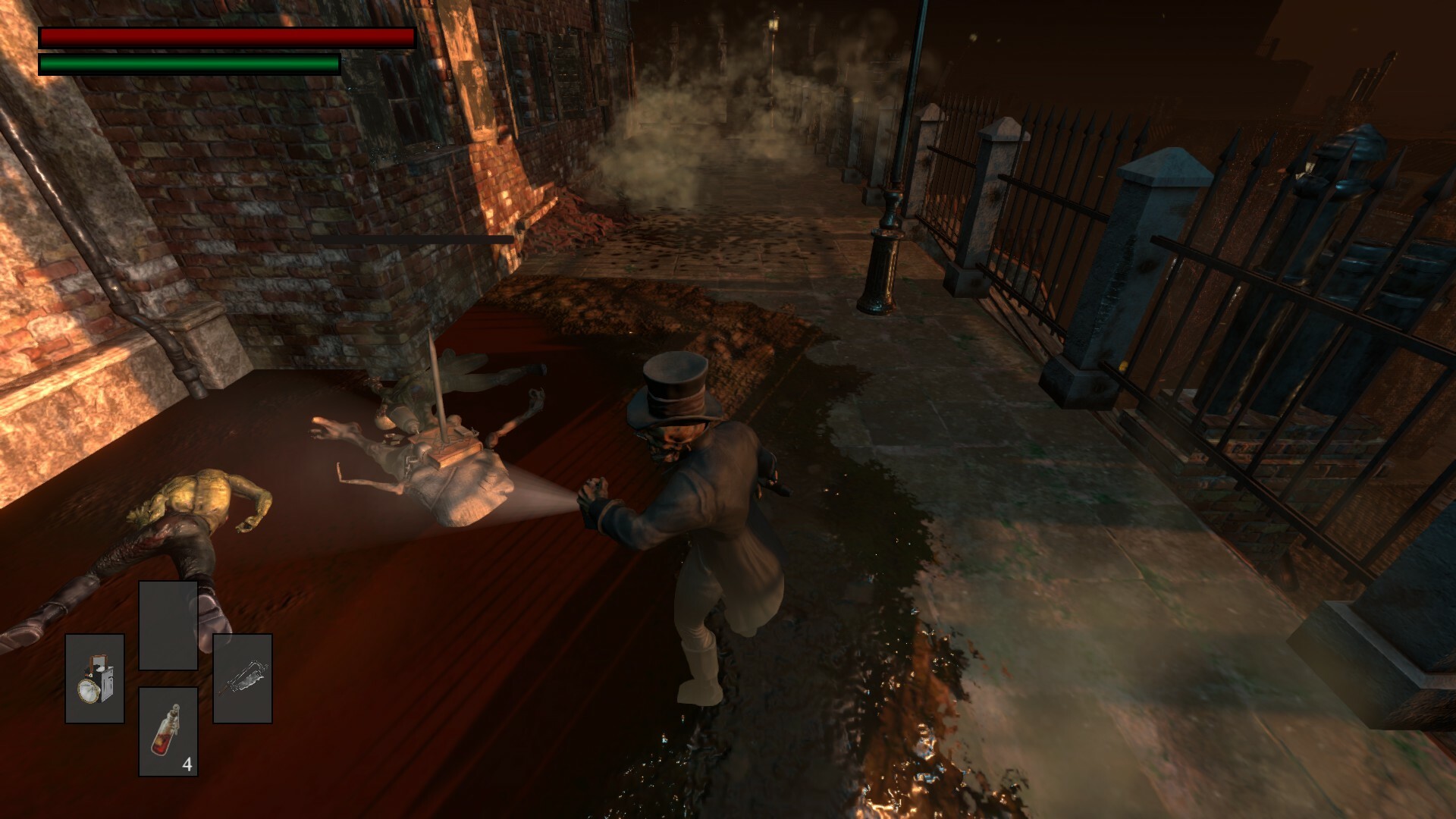1456x819 pixels.
Task: Select the blood vial consumable icon
Action: click(x=167, y=731)
